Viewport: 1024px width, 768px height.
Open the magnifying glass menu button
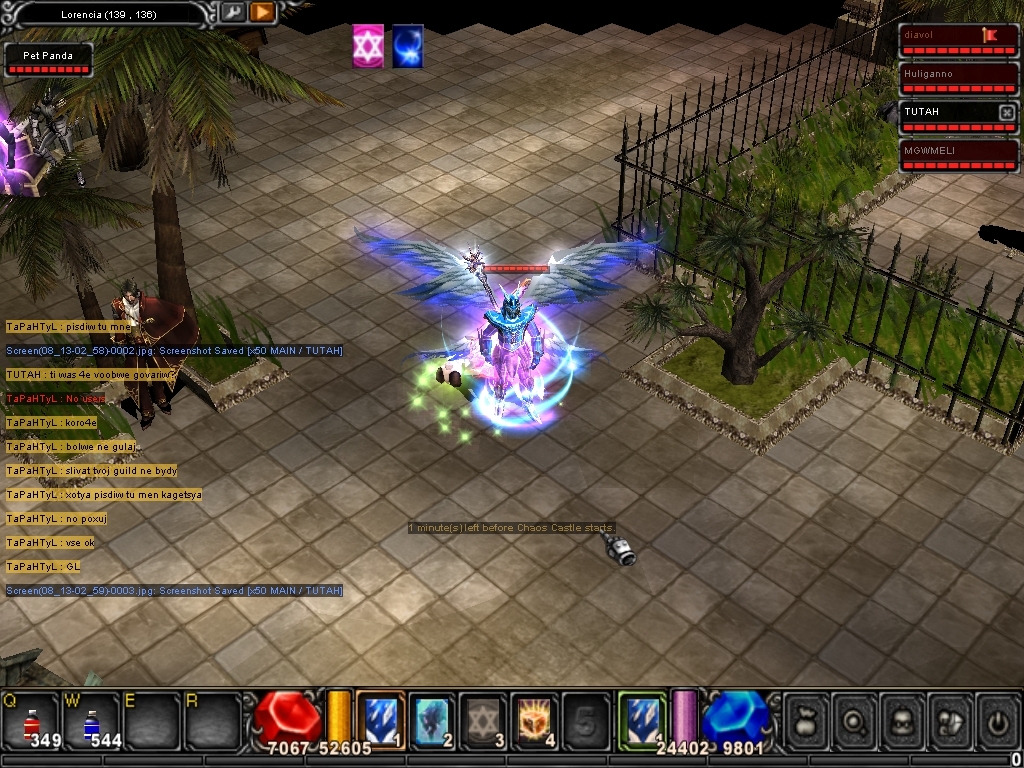click(856, 719)
